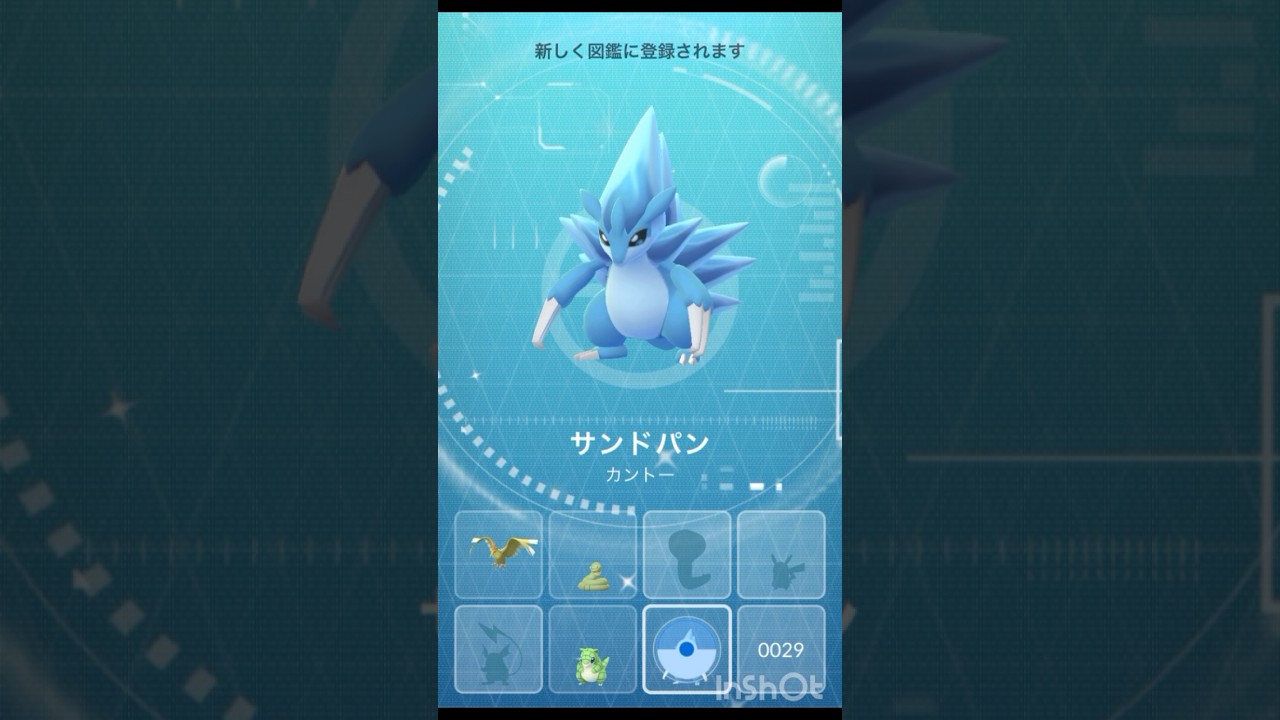Open the Sandshrew Pokédex entry

click(x=592, y=648)
